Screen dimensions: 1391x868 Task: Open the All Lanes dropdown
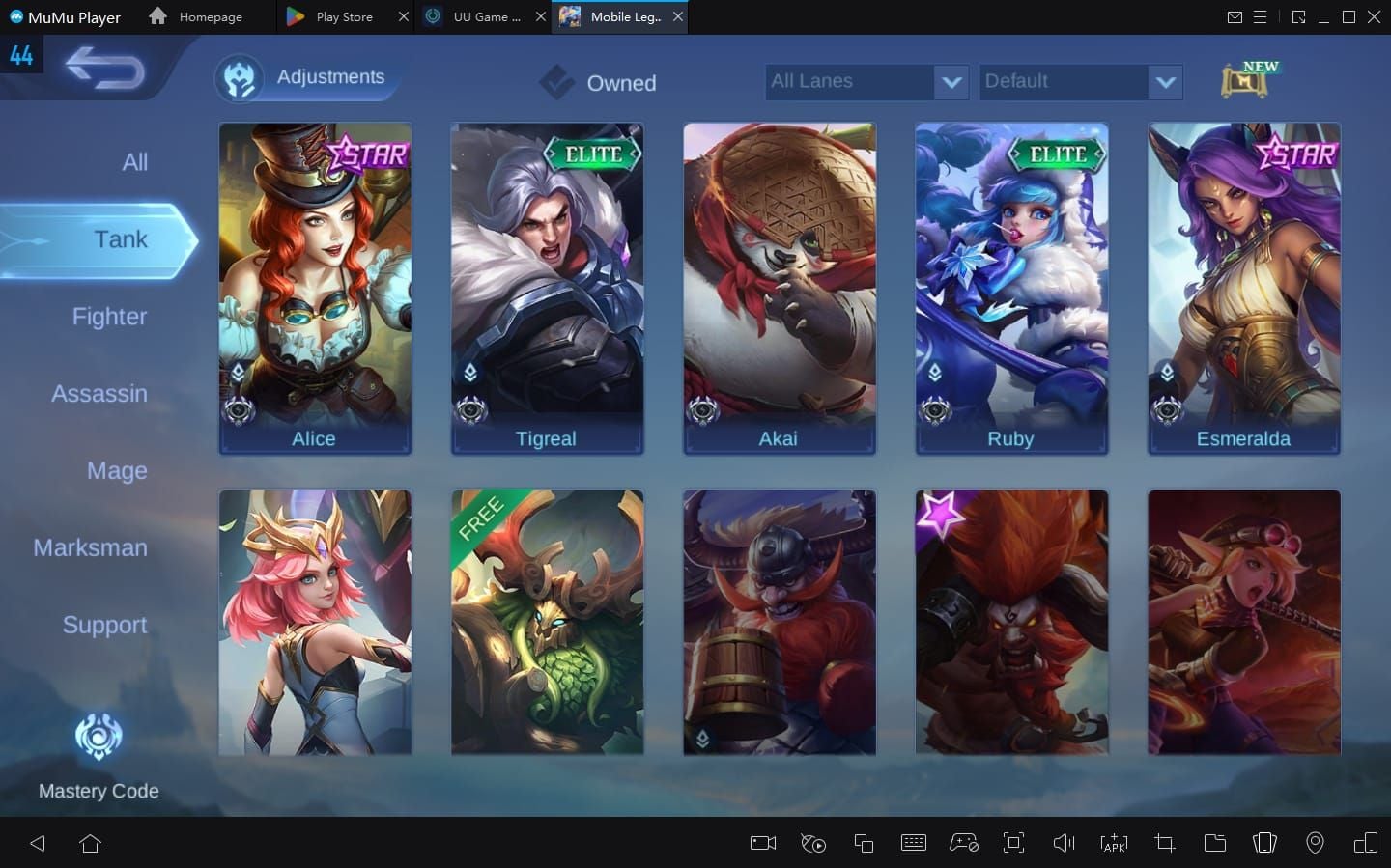coord(866,82)
